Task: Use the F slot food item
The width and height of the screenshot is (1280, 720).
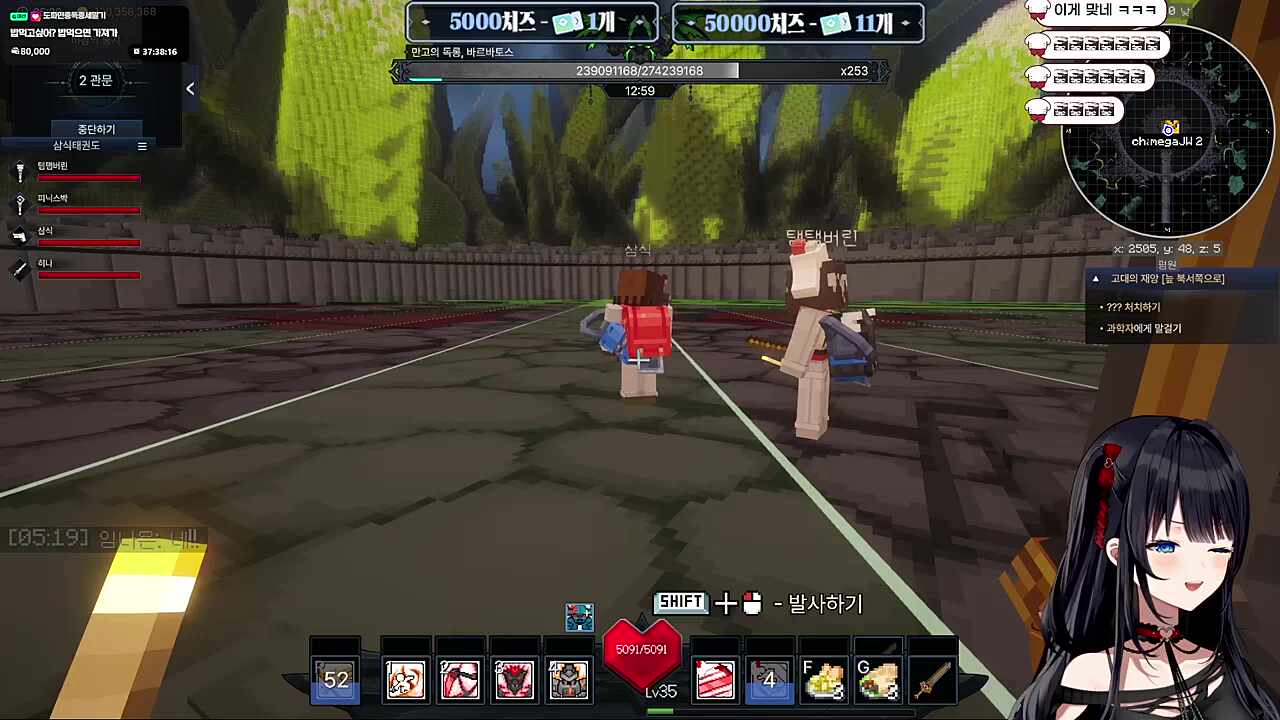Action: point(824,680)
